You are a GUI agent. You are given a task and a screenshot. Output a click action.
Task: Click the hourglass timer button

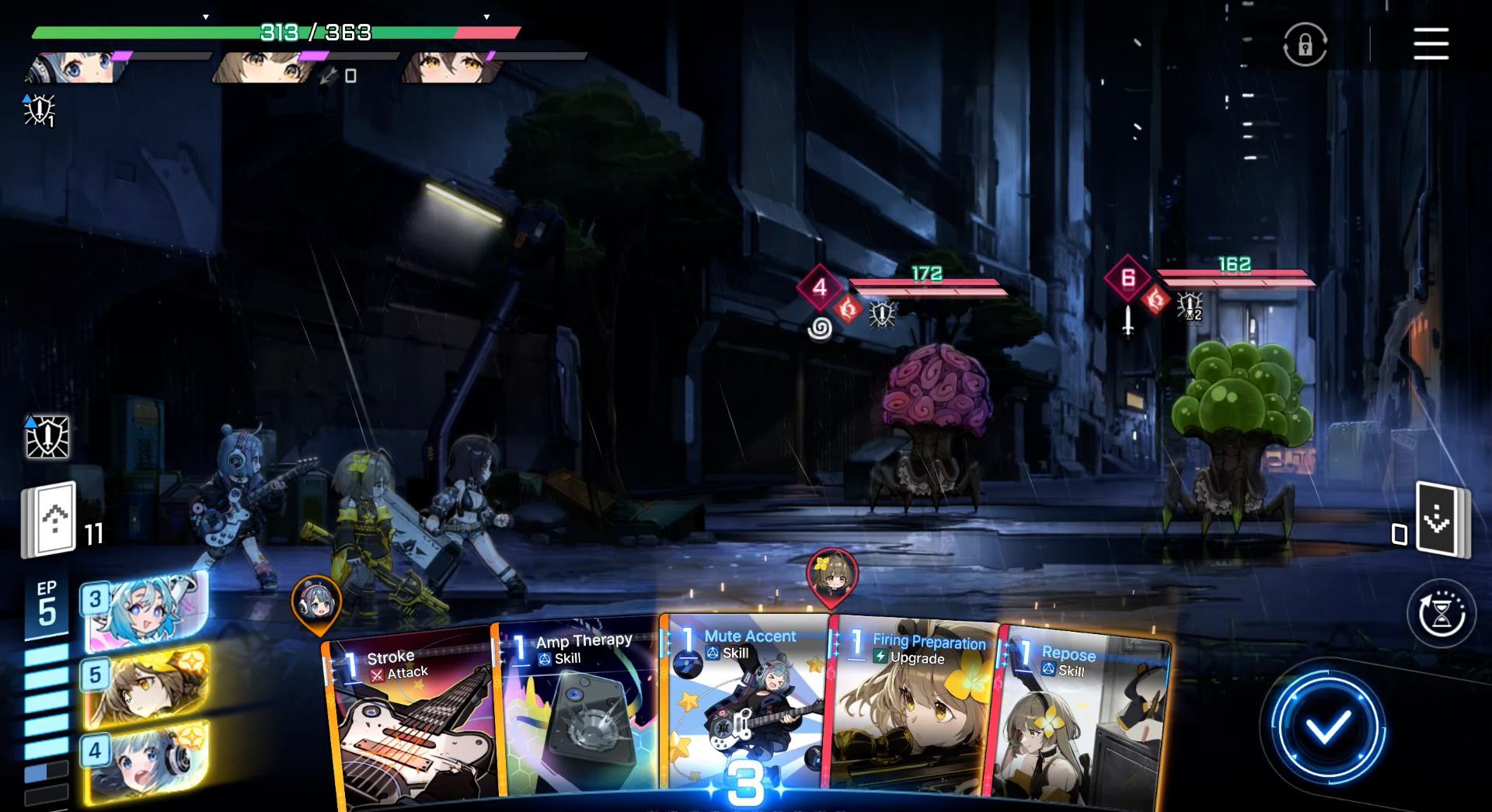click(x=1441, y=614)
